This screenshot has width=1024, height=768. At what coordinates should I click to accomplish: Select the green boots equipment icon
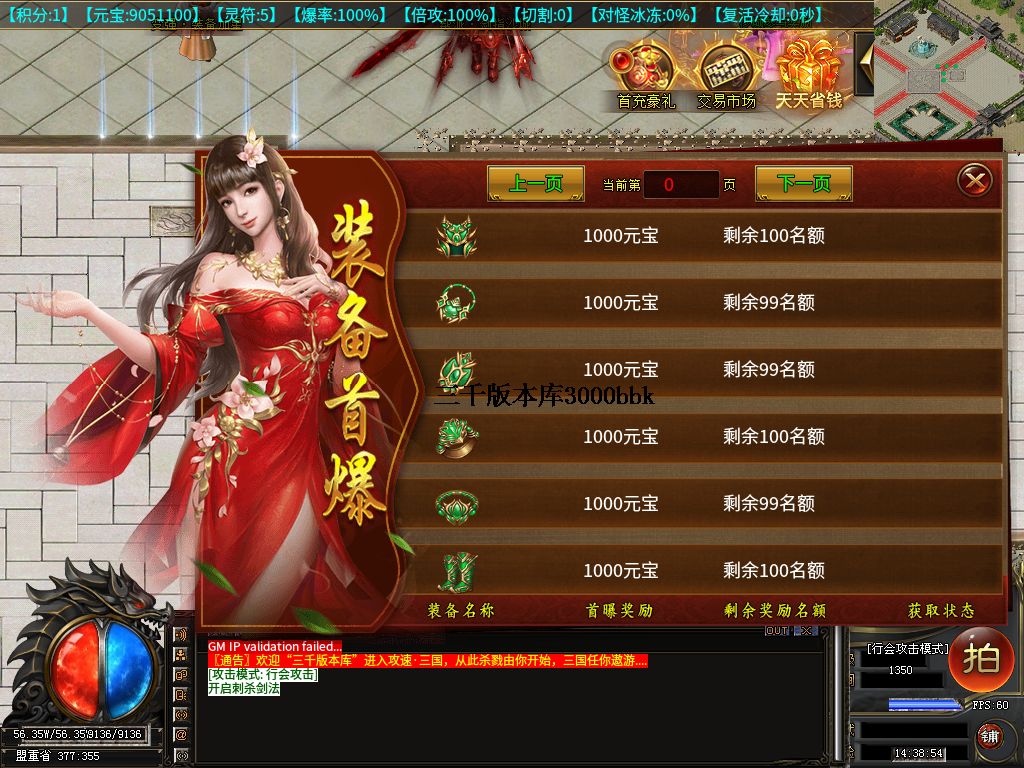pyautogui.click(x=456, y=571)
